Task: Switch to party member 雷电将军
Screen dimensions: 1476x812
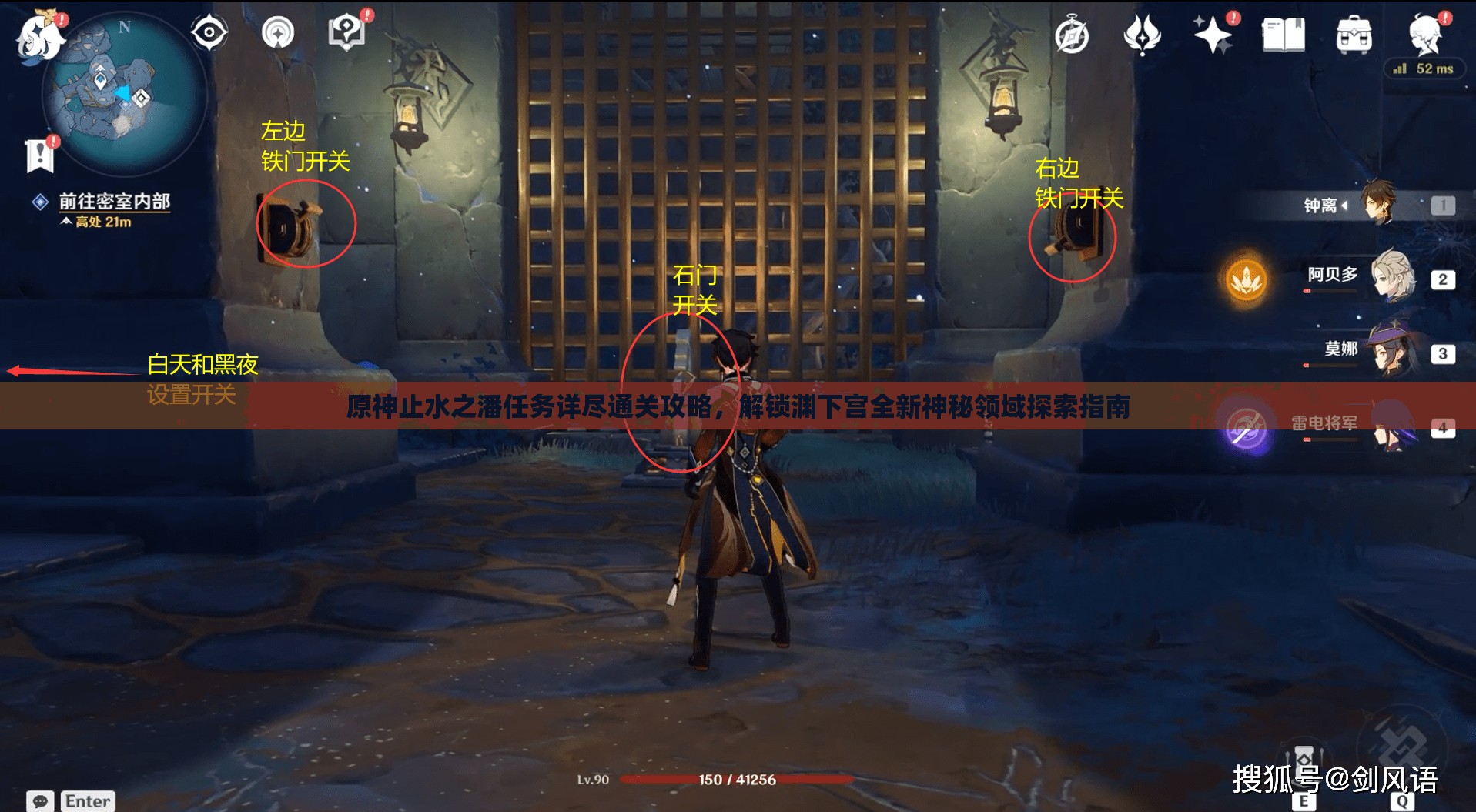Action: tap(1392, 426)
